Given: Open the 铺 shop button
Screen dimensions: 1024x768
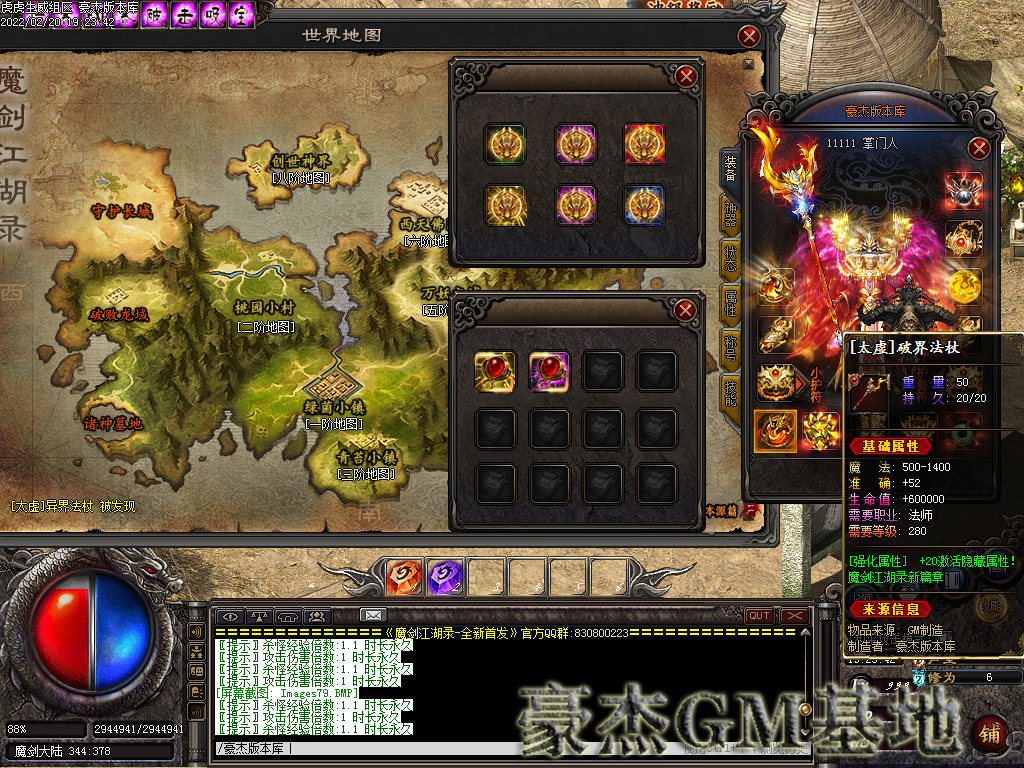Looking at the screenshot, I should (x=990, y=734).
